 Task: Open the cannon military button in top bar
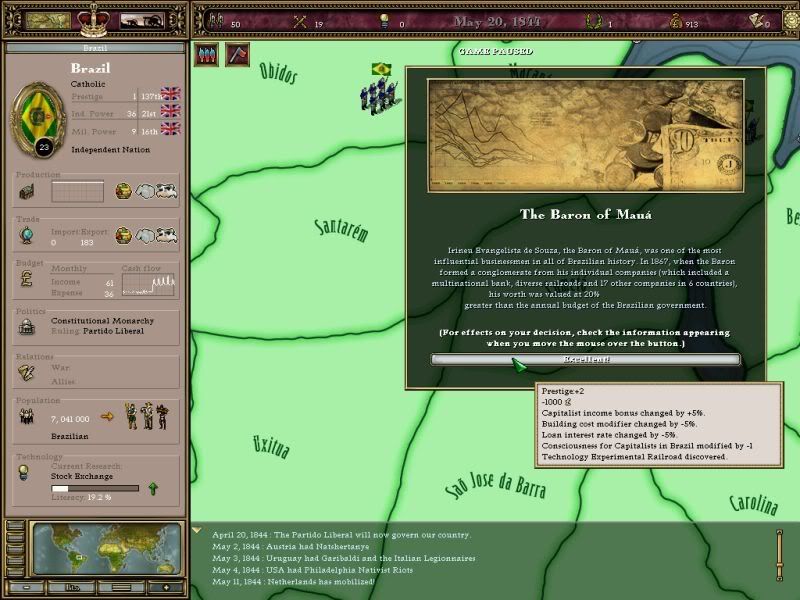[x=142, y=20]
